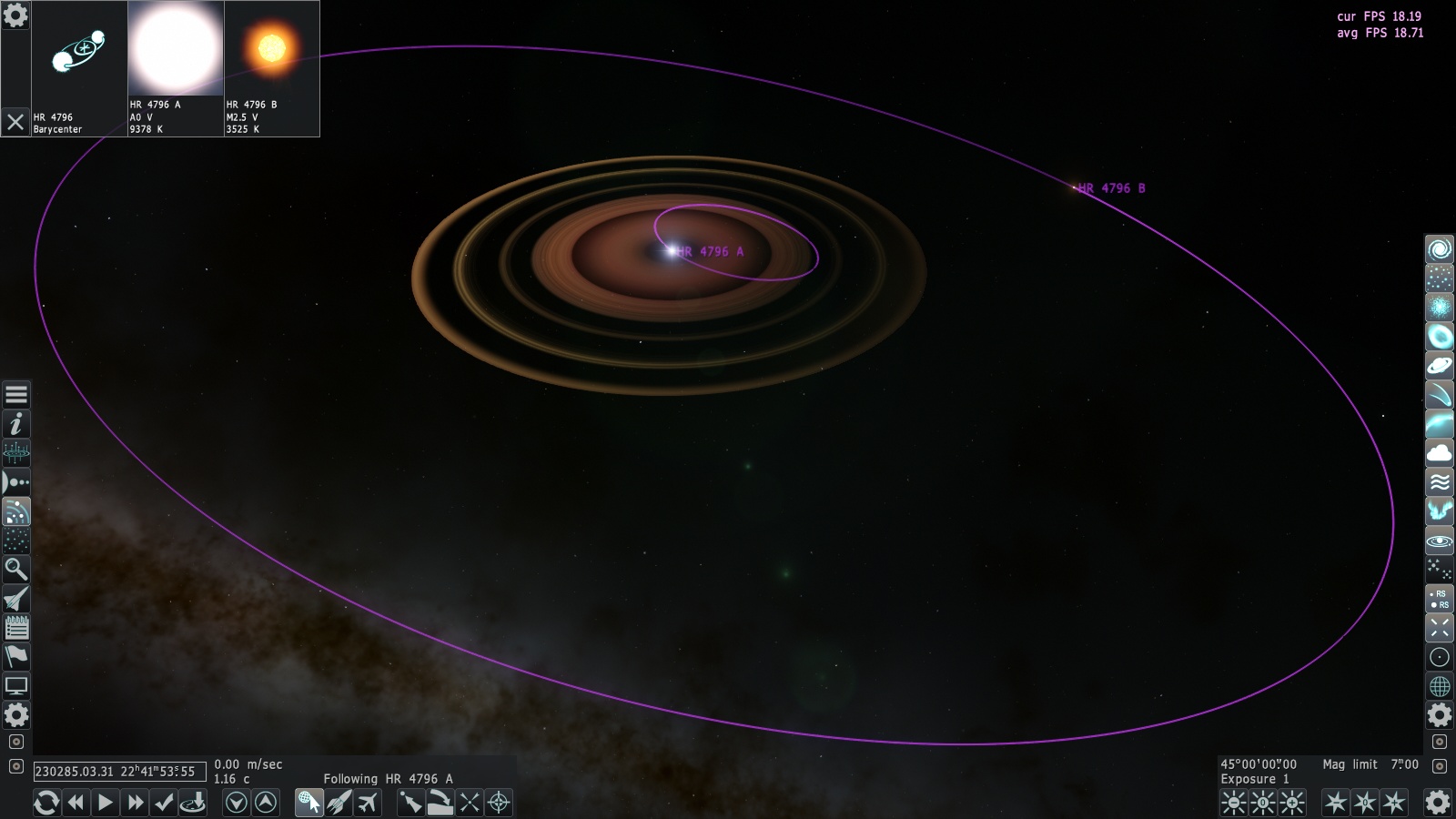Switch to spacecraft rocket flight mode
The image size is (1456, 819).
[339, 803]
